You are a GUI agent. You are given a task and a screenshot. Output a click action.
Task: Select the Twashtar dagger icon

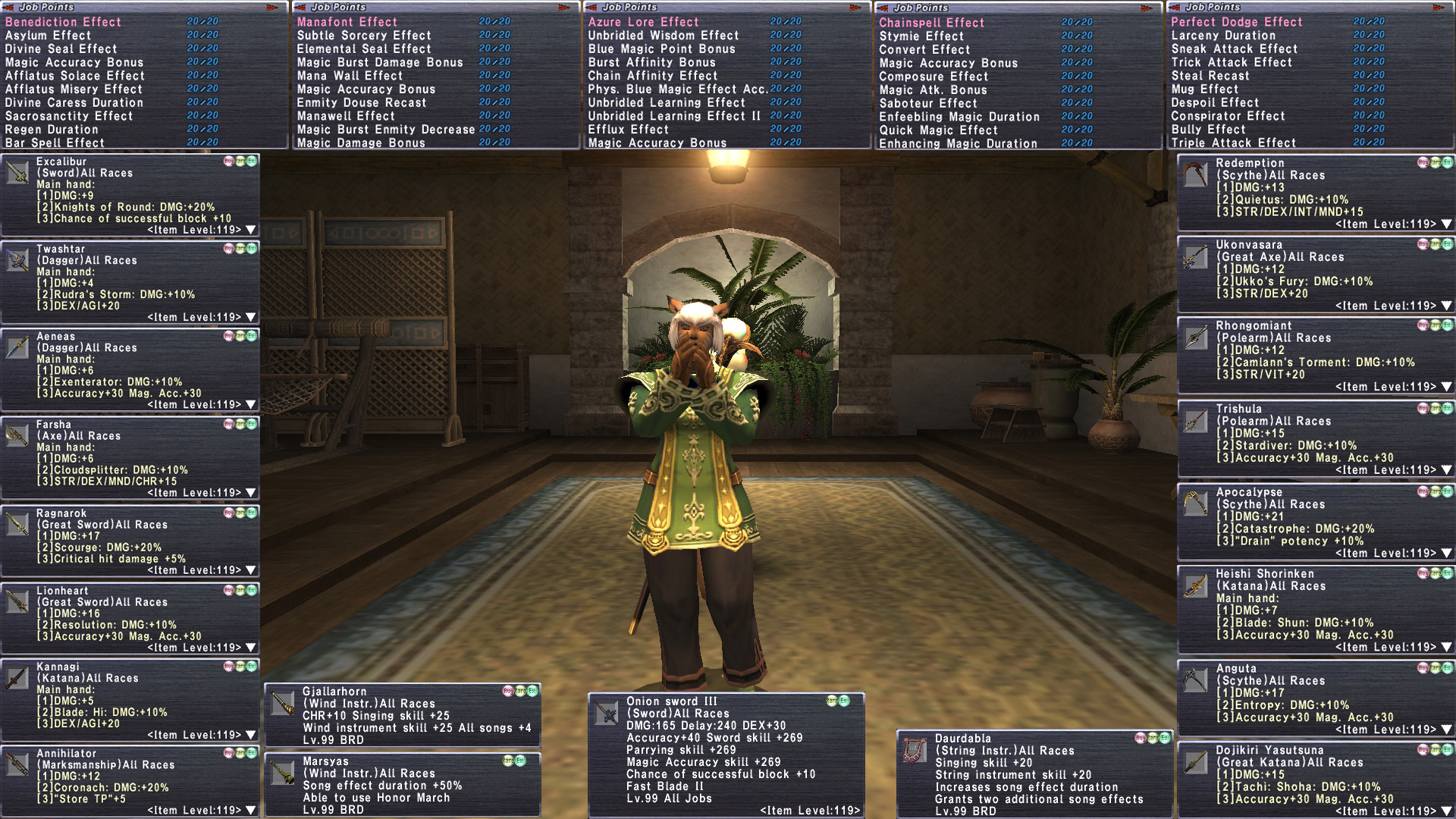tap(17, 260)
